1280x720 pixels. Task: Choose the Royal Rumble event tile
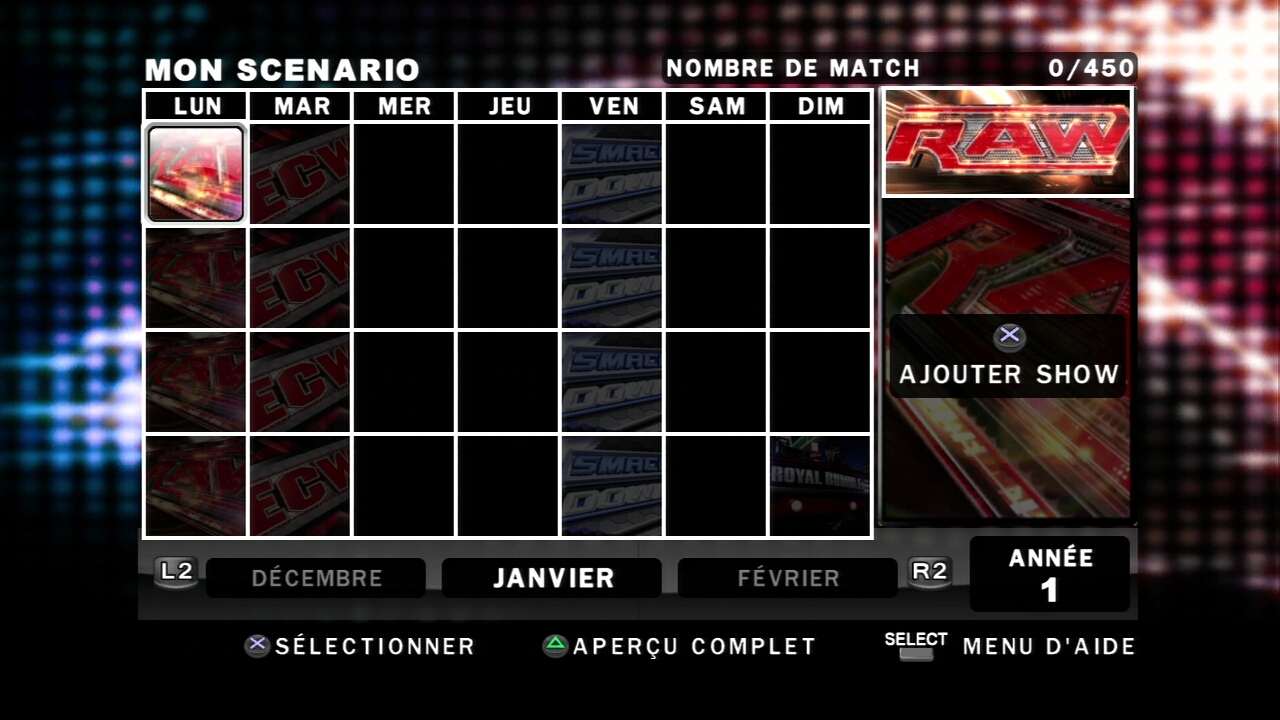coord(820,486)
